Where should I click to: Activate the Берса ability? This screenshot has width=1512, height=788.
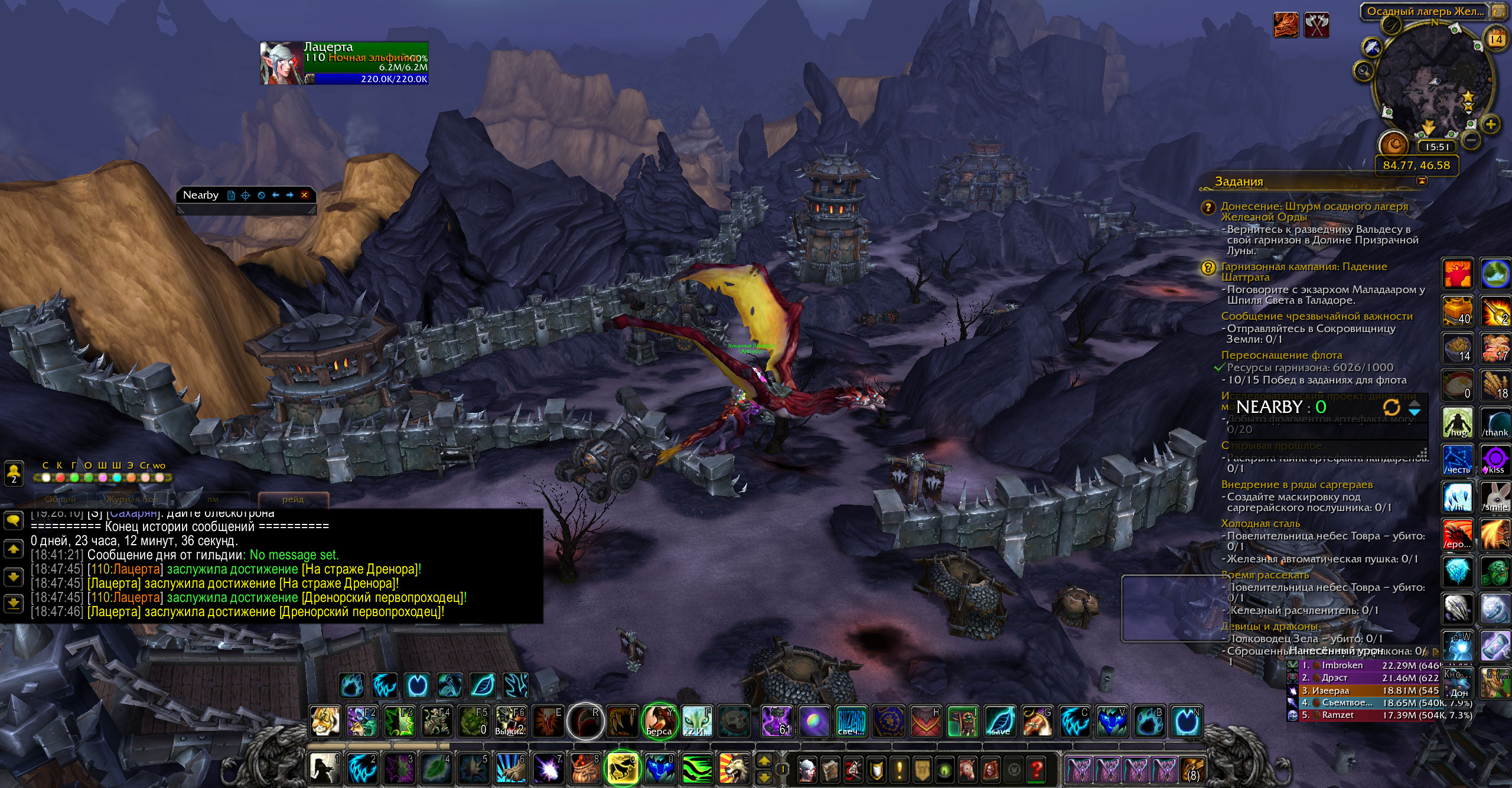(x=659, y=721)
